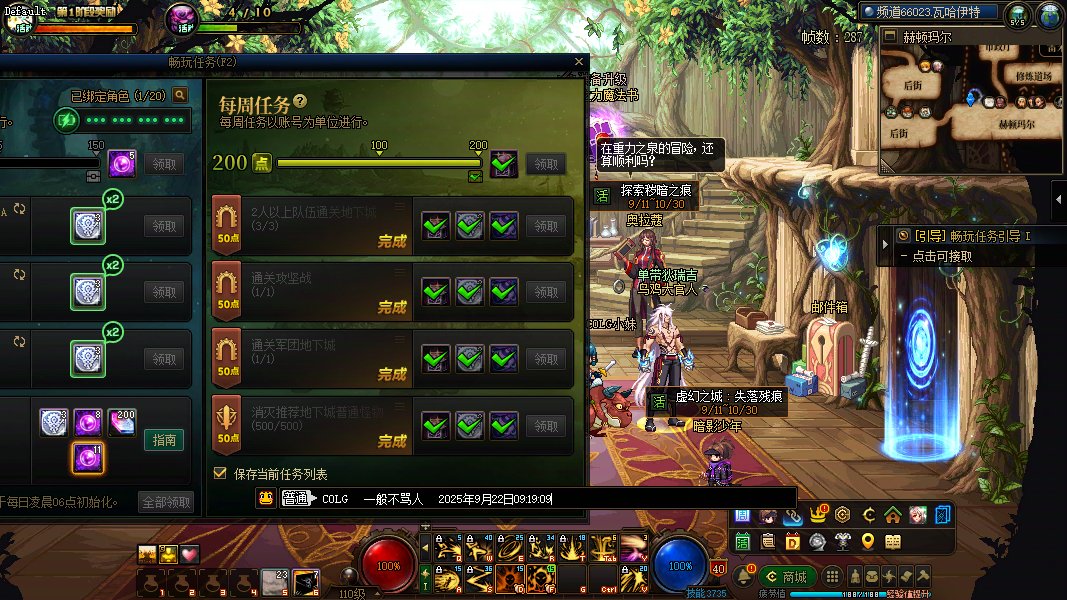1067x600 pixels.
Task: Click the 指南 guide button
Action: pyautogui.click(x=164, y=440)
